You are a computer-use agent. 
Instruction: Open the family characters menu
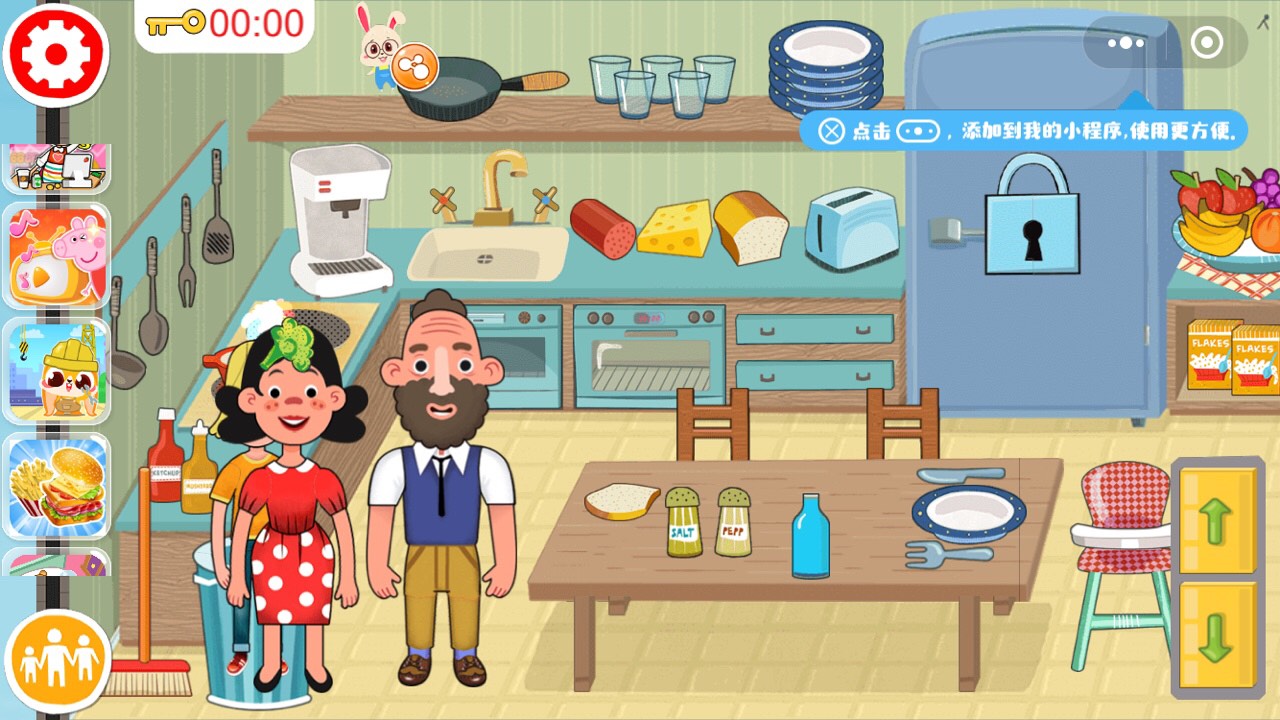[x=57, y=660]
